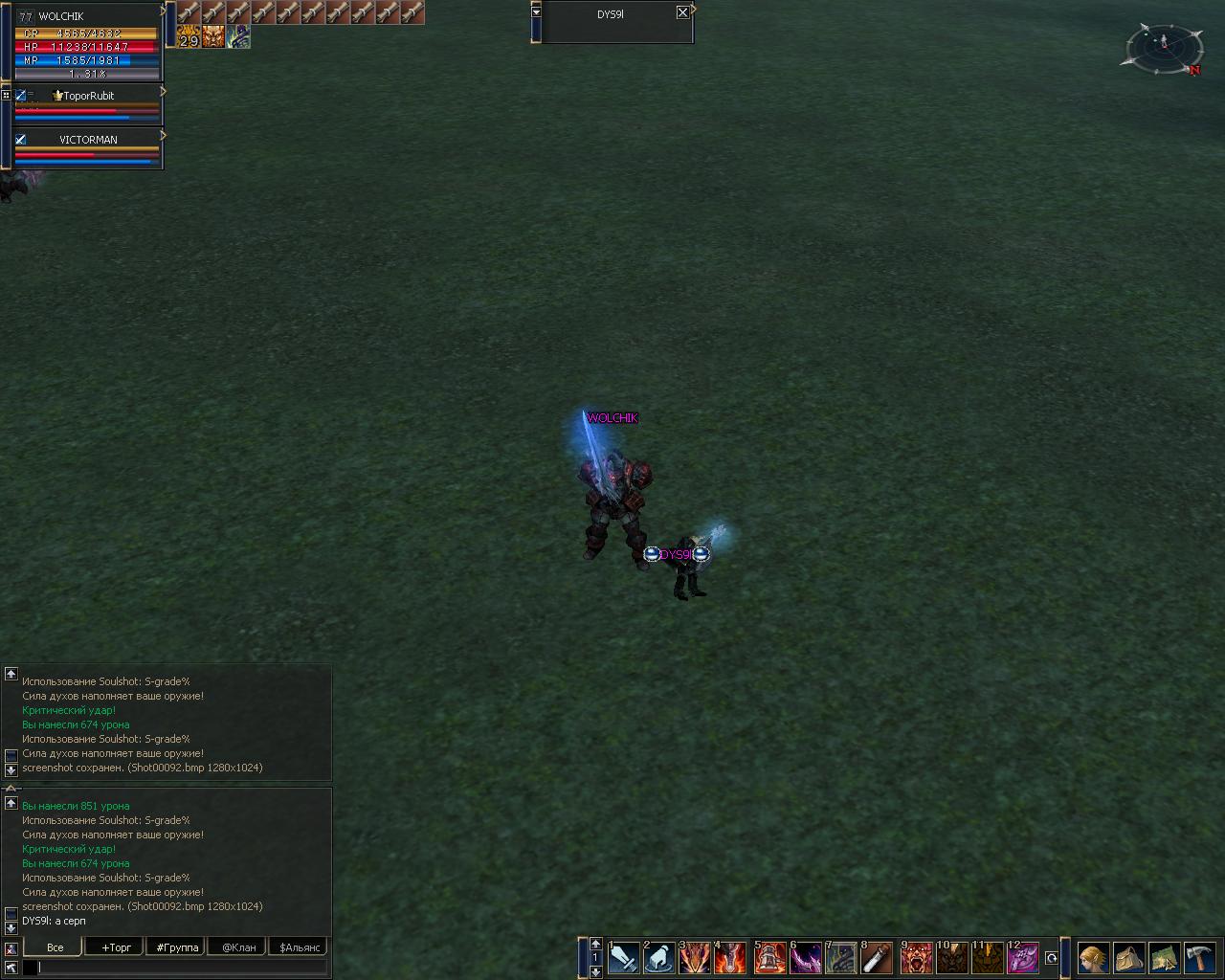Viewport: 1225px width, 980px height.
Task: Activate the roaring face skill in slot 9
Action: 916,958
